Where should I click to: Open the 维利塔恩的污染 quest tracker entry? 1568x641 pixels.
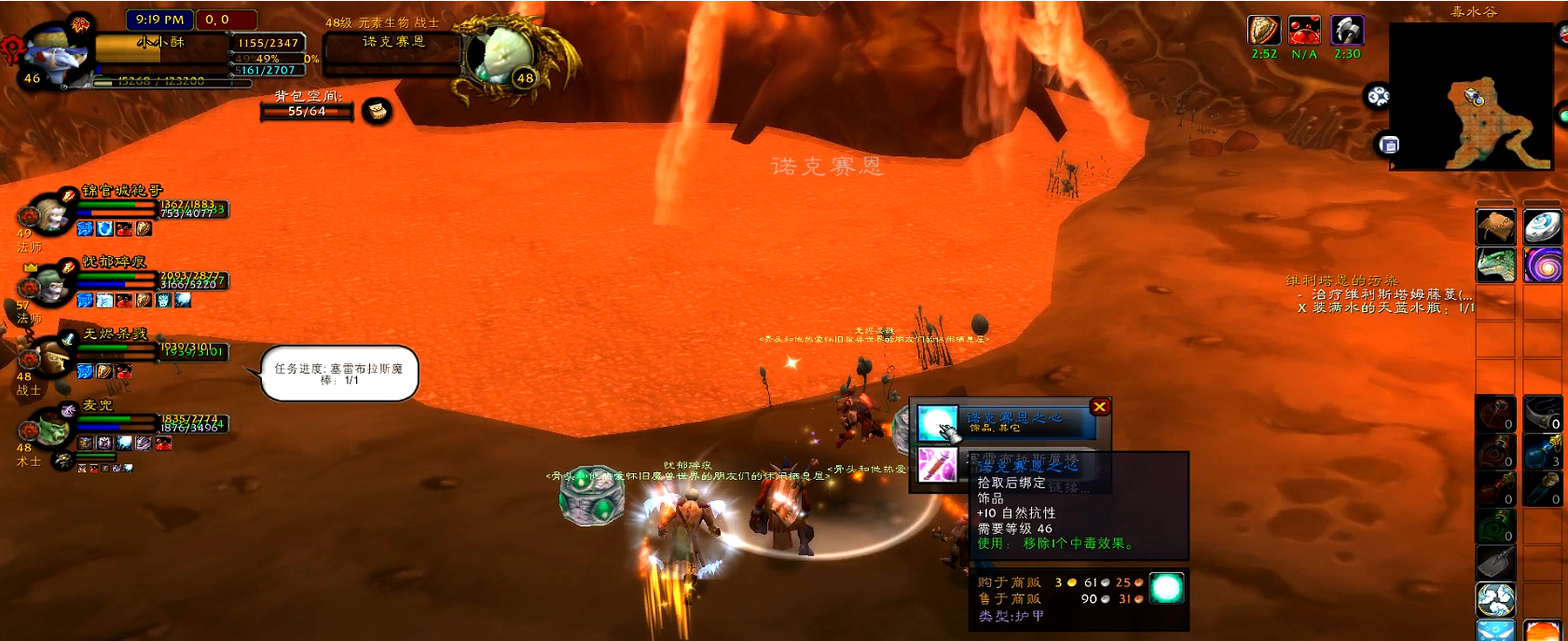1341,280
